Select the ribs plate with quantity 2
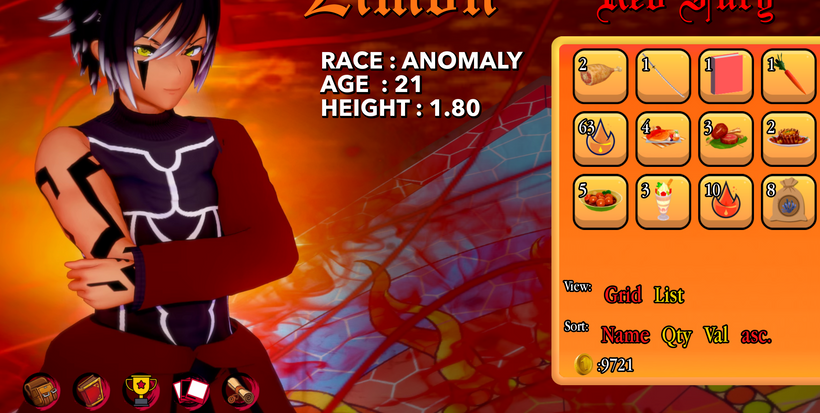 coord(789,139)
